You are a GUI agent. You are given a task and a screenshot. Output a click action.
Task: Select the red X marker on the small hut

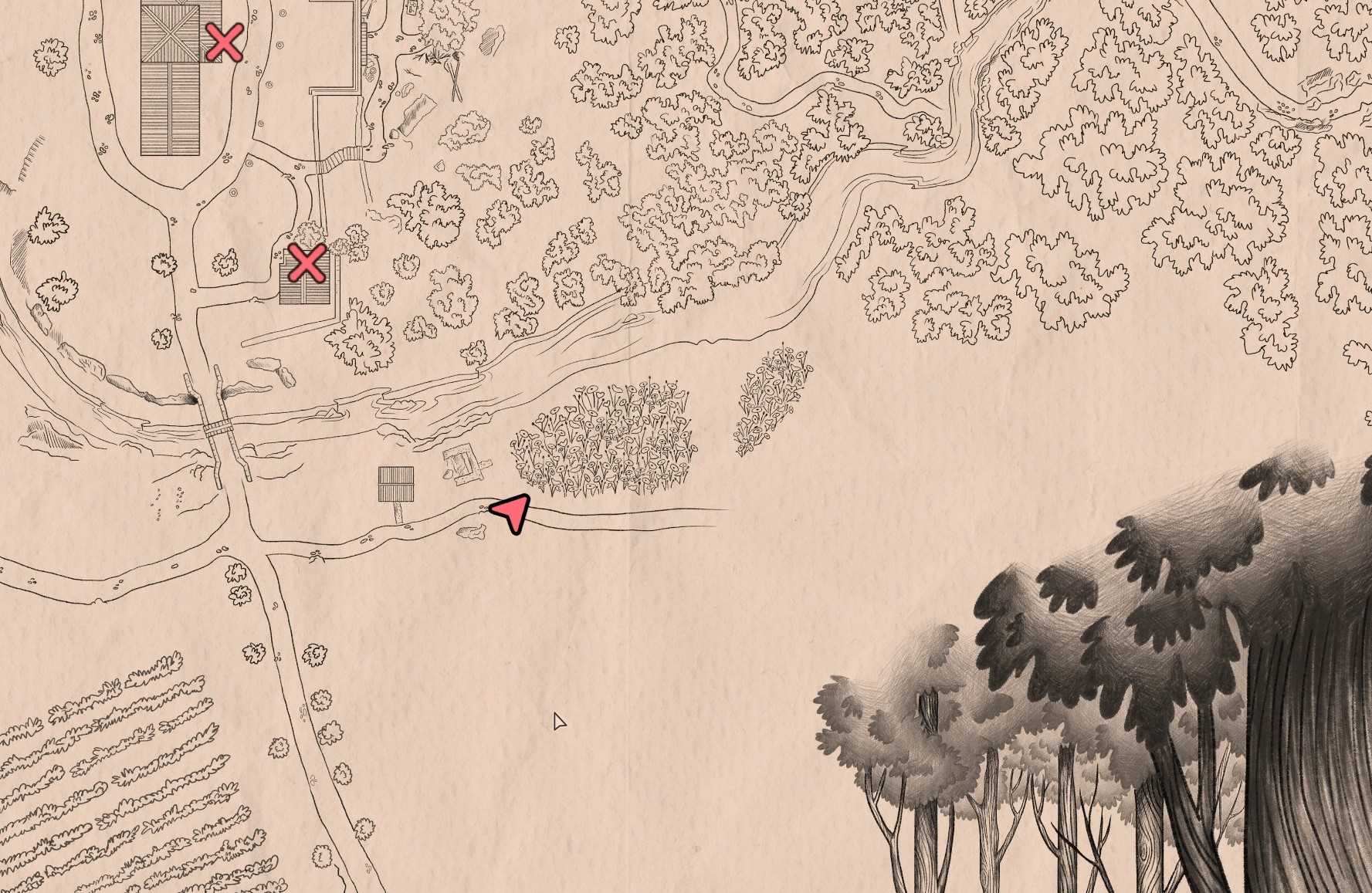[x=307, y=264]
